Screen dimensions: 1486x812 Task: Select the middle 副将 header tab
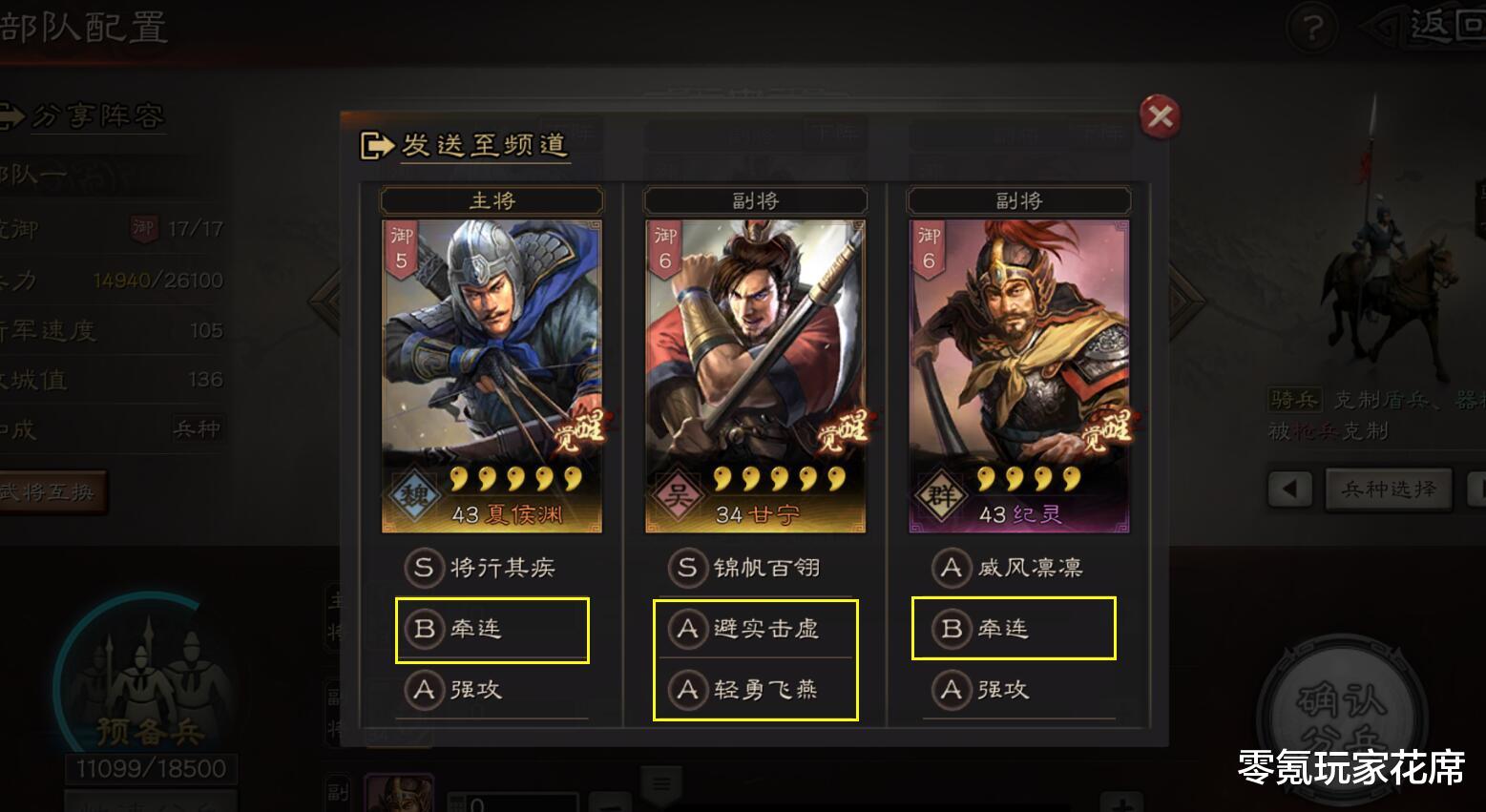pyautogui.click(x=755, y=200)
